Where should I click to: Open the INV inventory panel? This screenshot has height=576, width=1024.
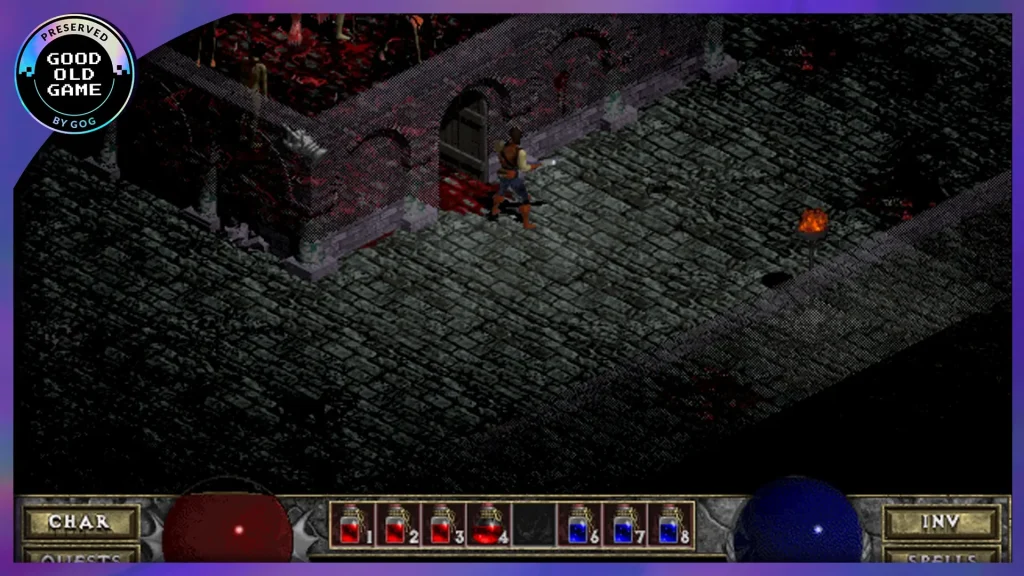click(942, 522)
